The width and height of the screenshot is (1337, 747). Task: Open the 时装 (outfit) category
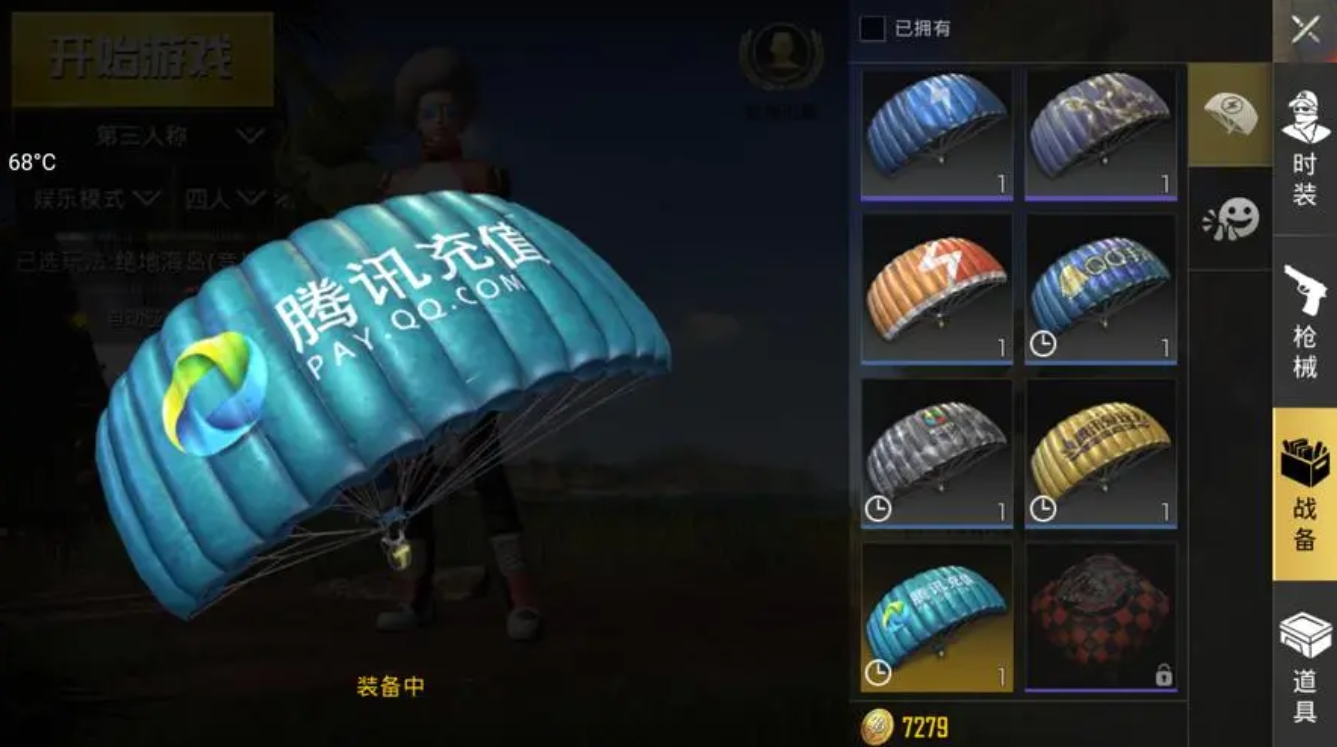1303,150
